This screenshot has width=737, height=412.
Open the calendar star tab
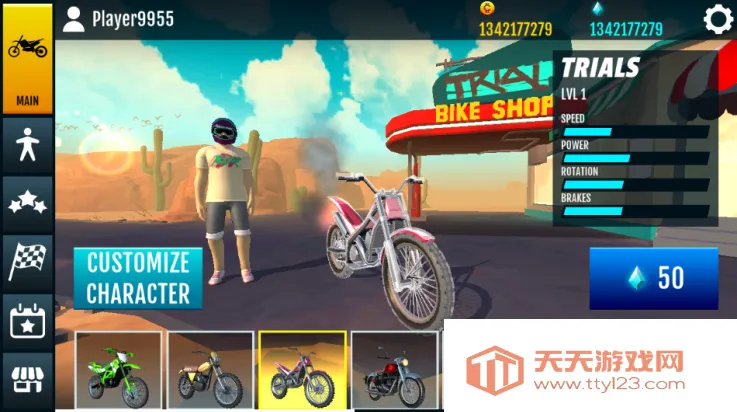tap(27, 321)
